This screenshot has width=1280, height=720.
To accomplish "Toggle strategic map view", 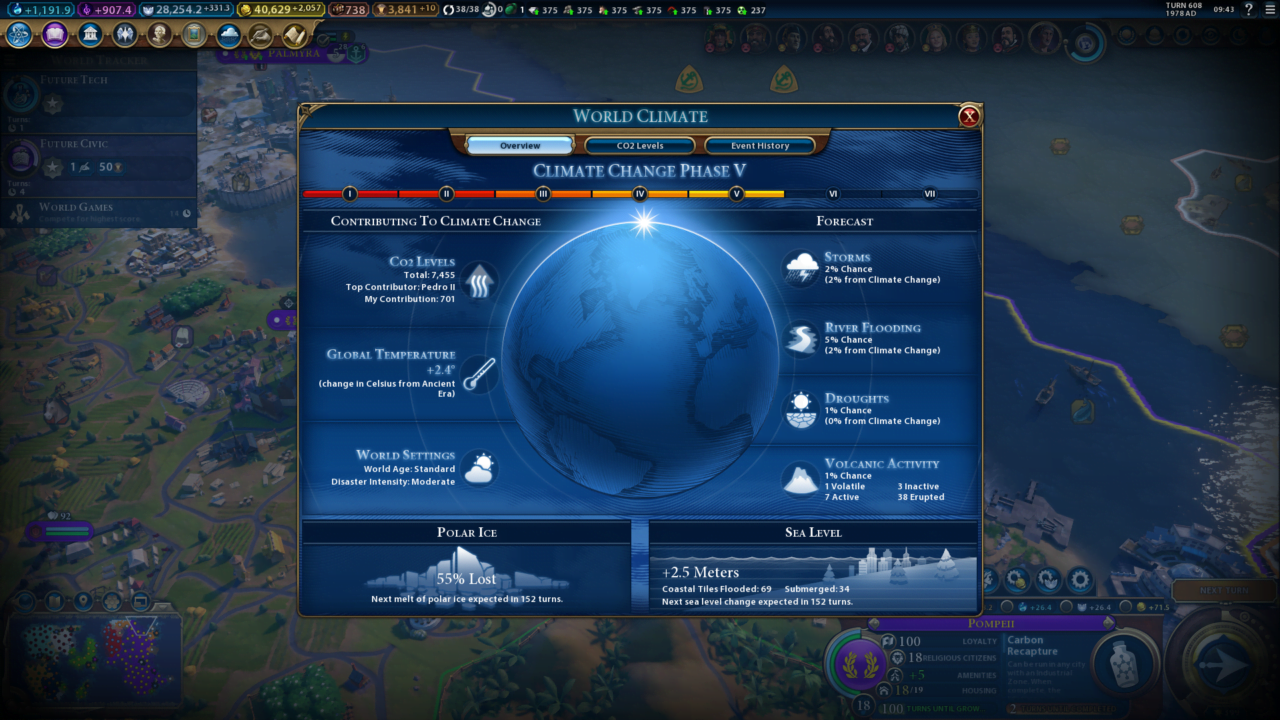I will (x=141, y=601).
